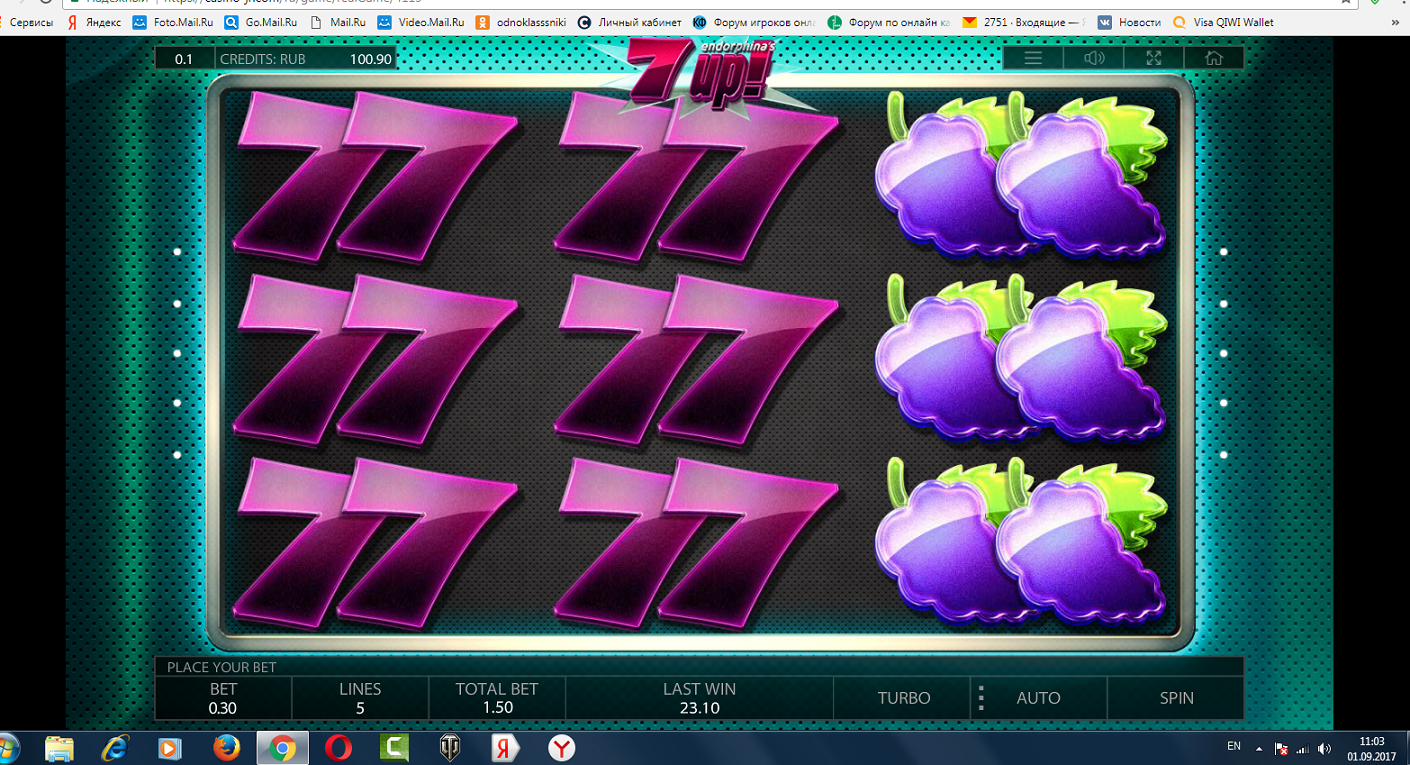Click the browser address bar

(400, 2)
